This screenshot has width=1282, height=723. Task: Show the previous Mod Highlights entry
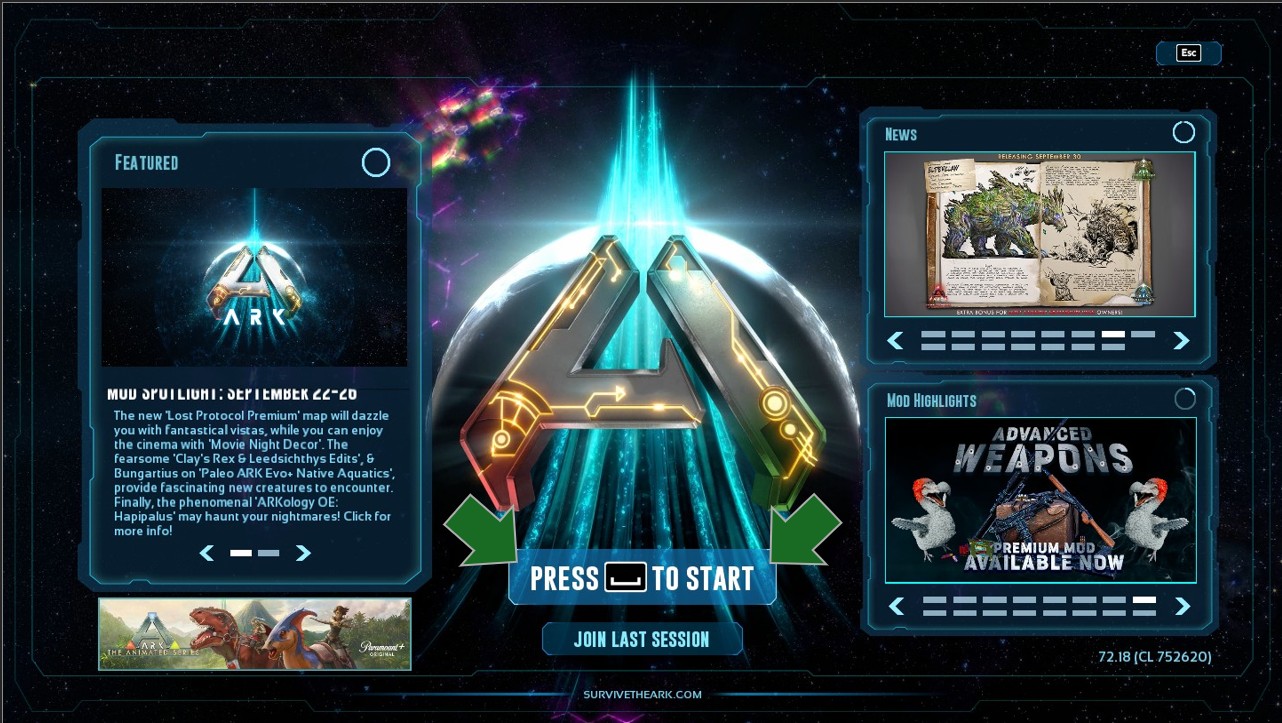click(x=897, y=606)
